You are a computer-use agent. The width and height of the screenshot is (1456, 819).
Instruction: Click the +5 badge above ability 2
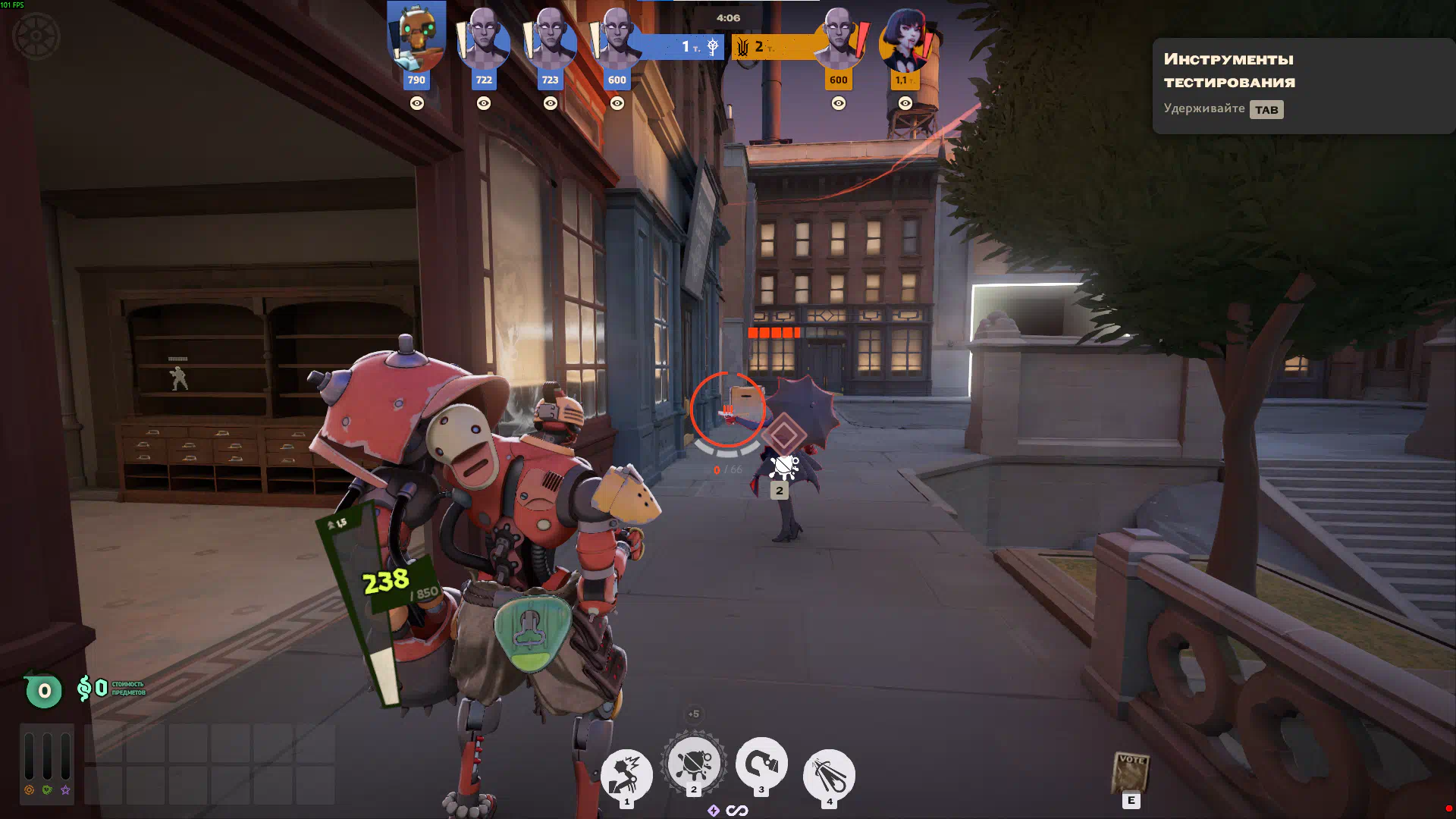pos(693,714)
